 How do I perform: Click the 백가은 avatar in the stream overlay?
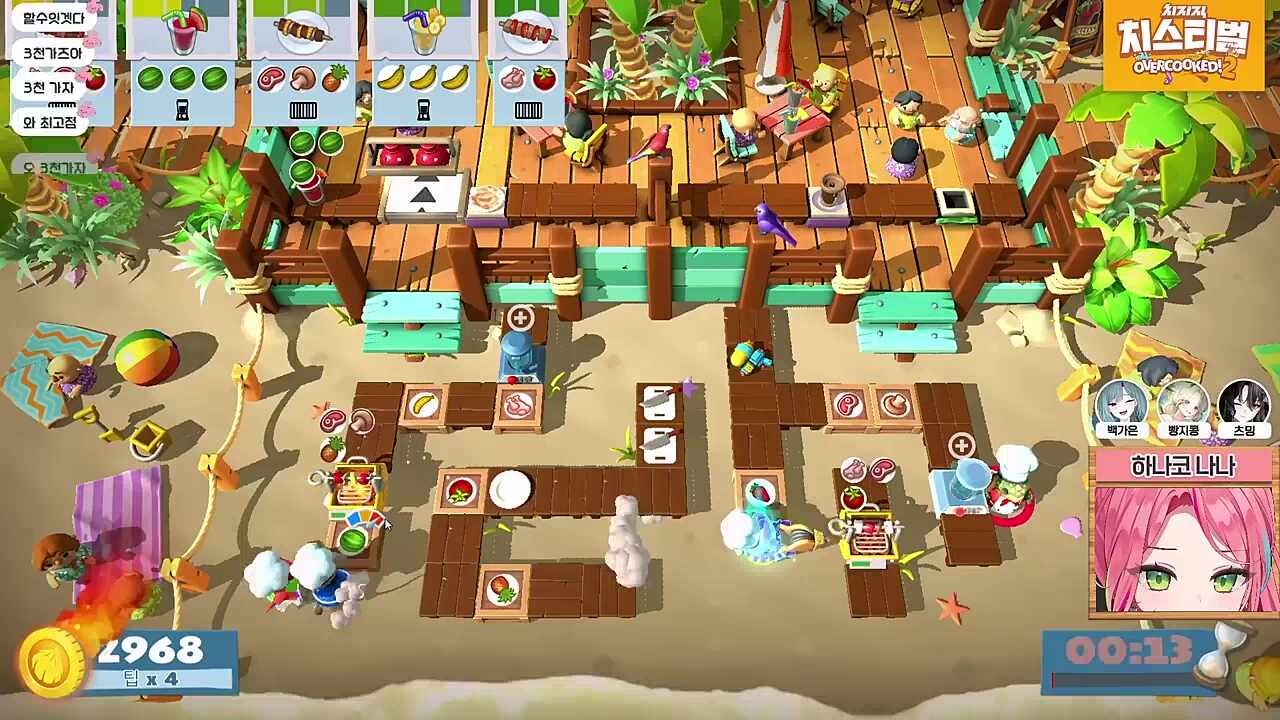coord(1122,410)
